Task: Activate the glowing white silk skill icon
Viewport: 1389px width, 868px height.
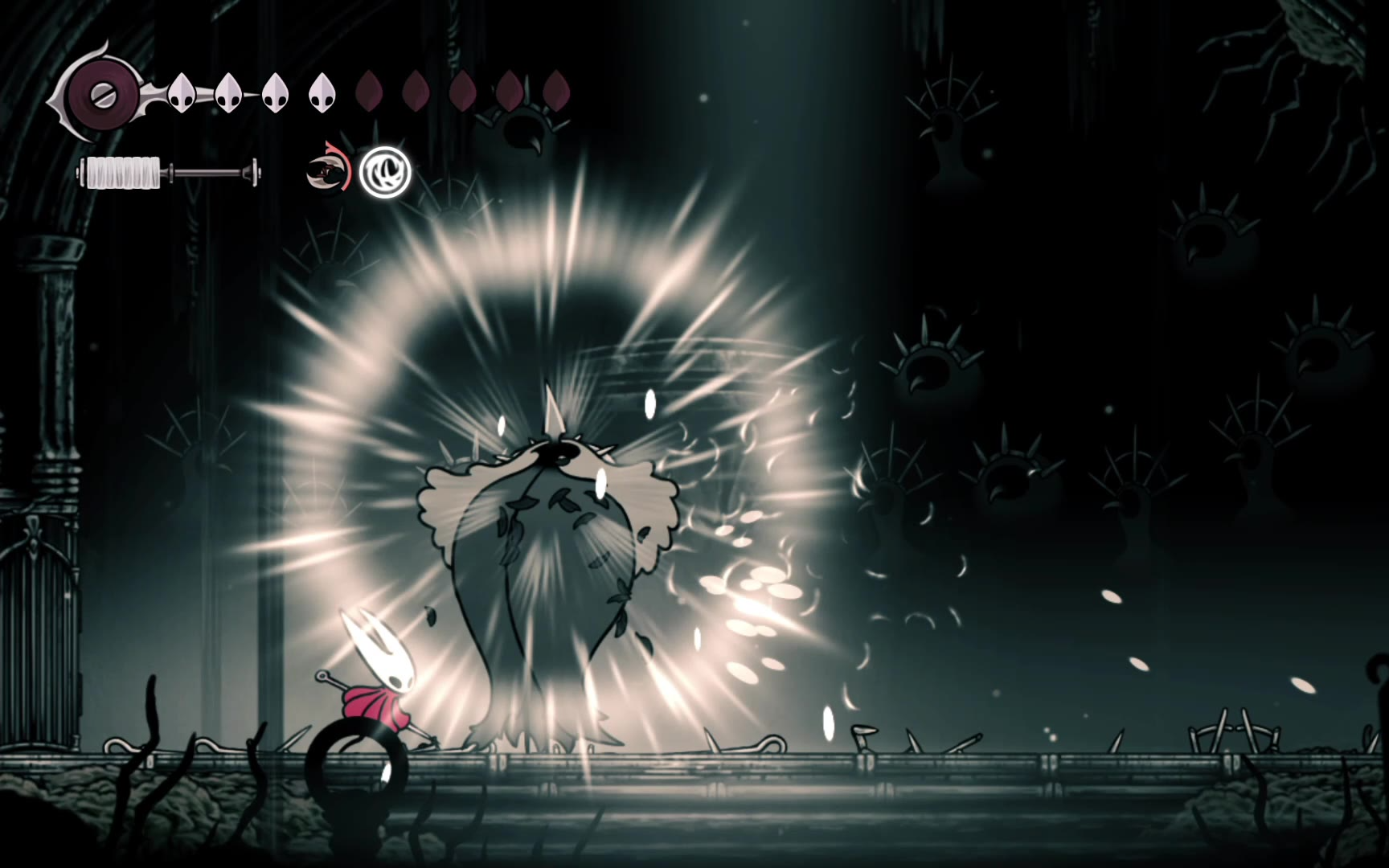Action: pyautogui.click(x=385, y=172)
